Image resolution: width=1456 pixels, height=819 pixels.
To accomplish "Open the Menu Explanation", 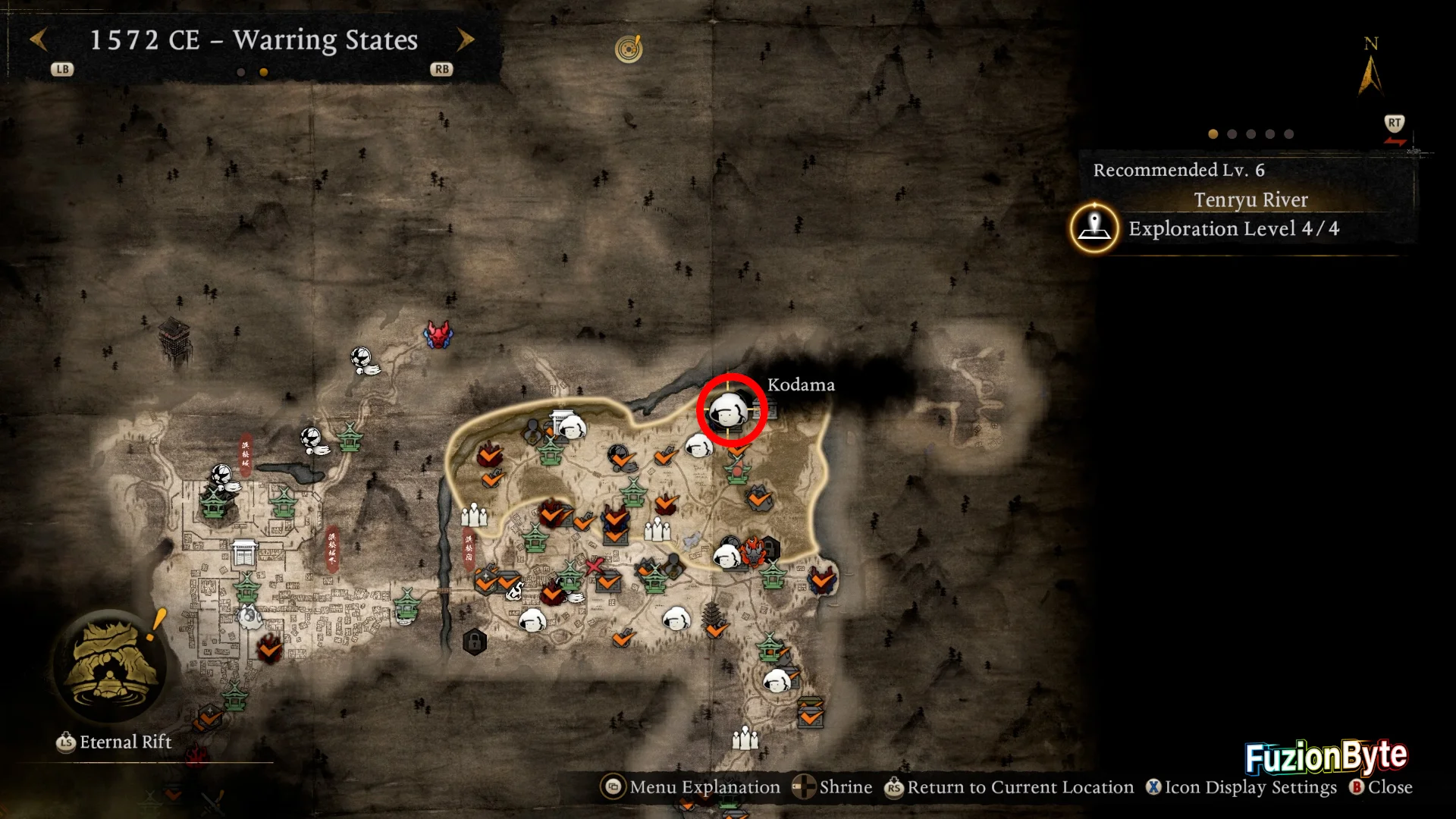I will tap(690, 787).
